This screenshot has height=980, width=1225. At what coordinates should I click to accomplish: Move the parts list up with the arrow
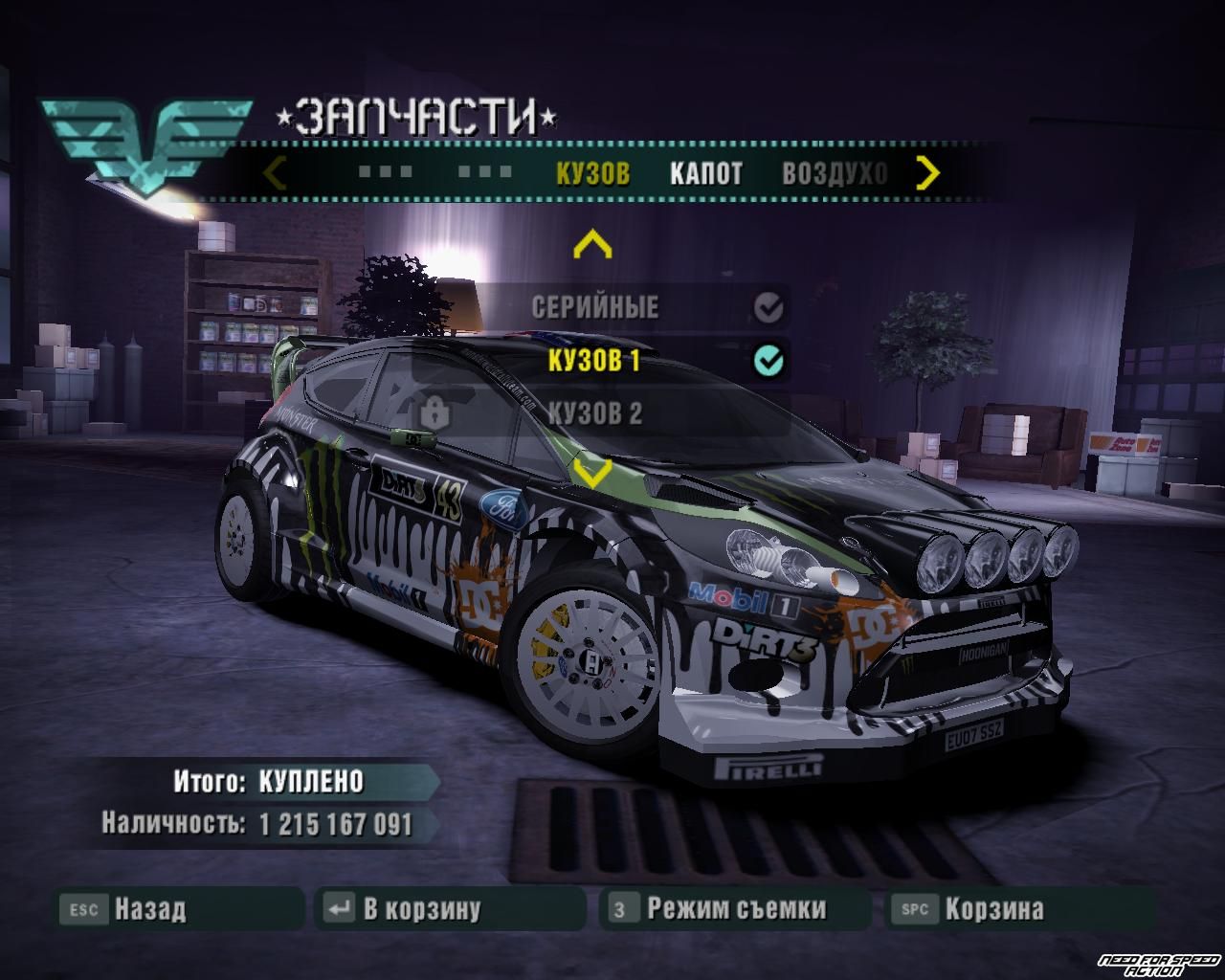coord(592,246)
